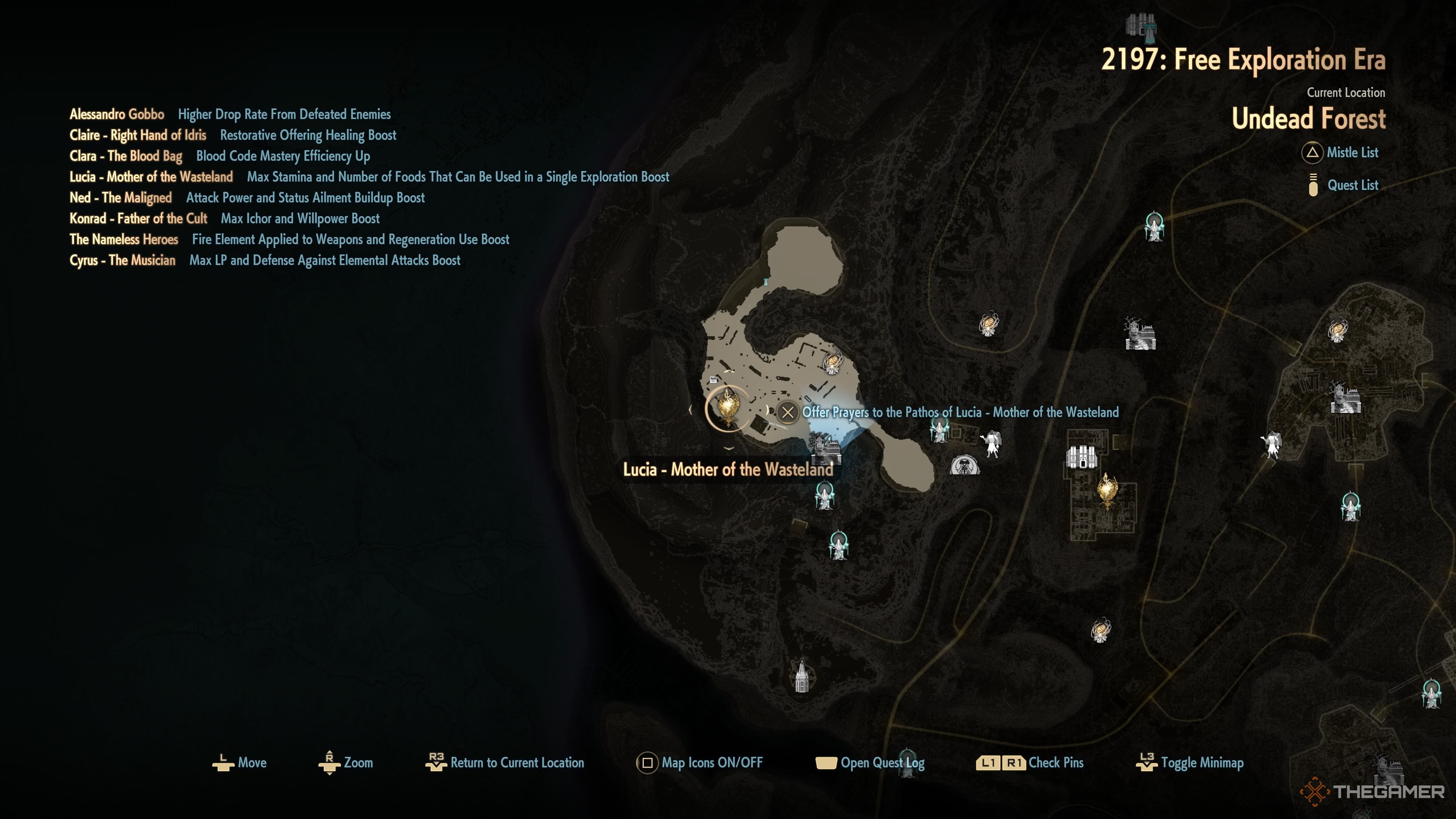Select Ned - The Maligned entry
The image size is (1456, 819).
121,198
